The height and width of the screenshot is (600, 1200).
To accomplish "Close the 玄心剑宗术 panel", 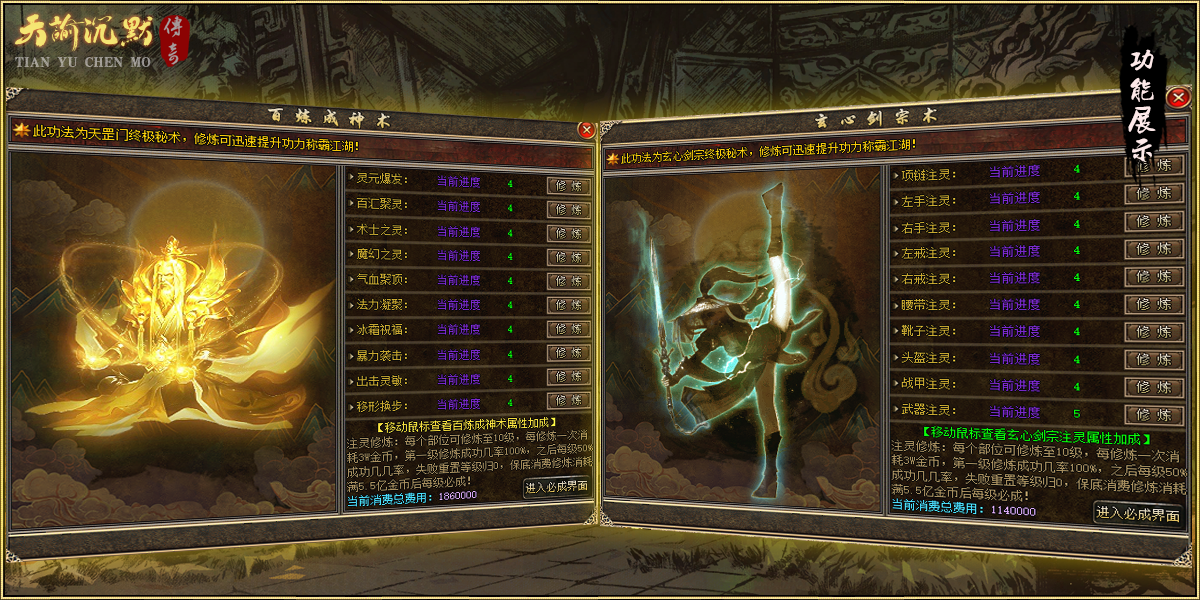I will pos(1179,97).
